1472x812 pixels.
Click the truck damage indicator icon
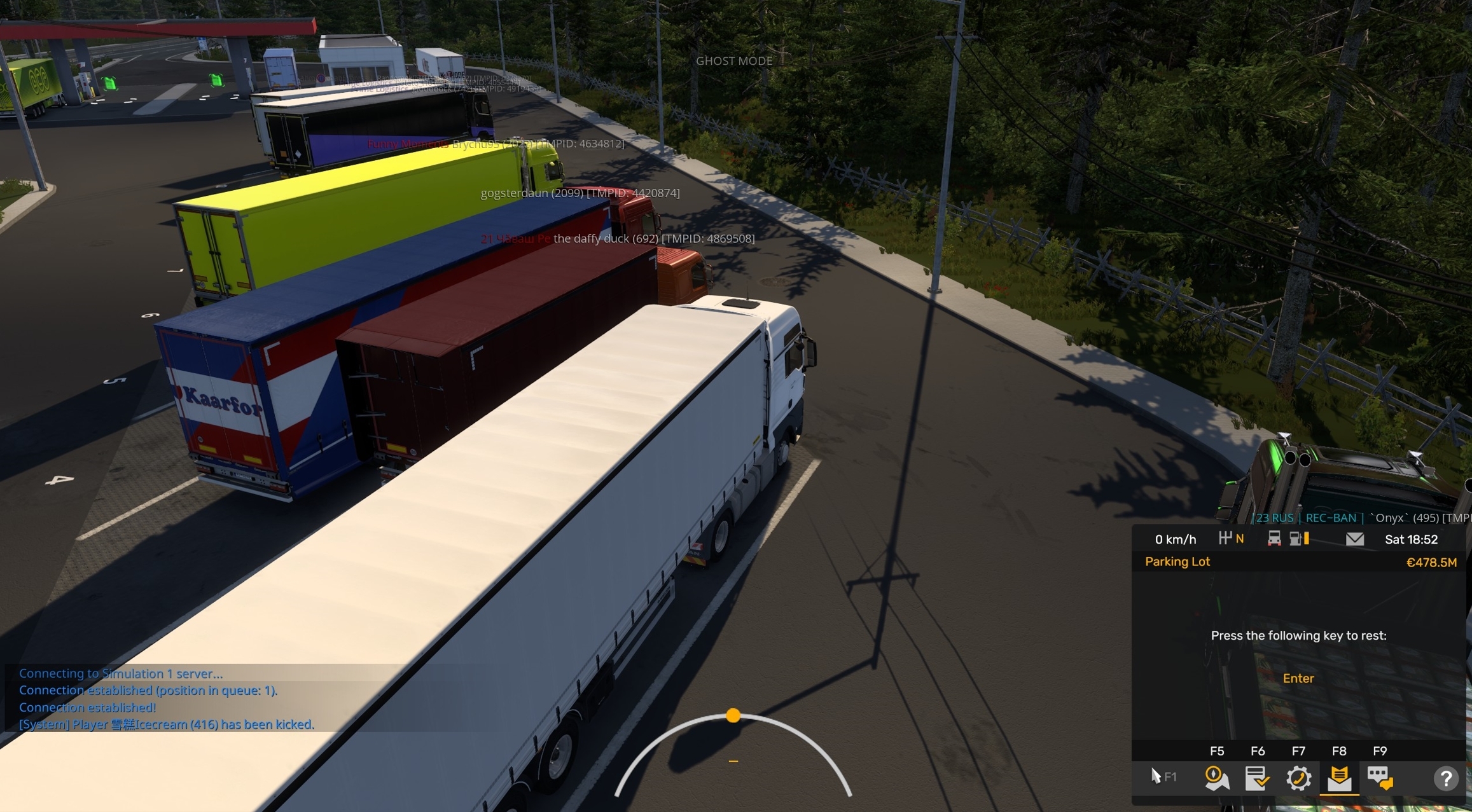pyautogui.click(x=1275, y=539)
